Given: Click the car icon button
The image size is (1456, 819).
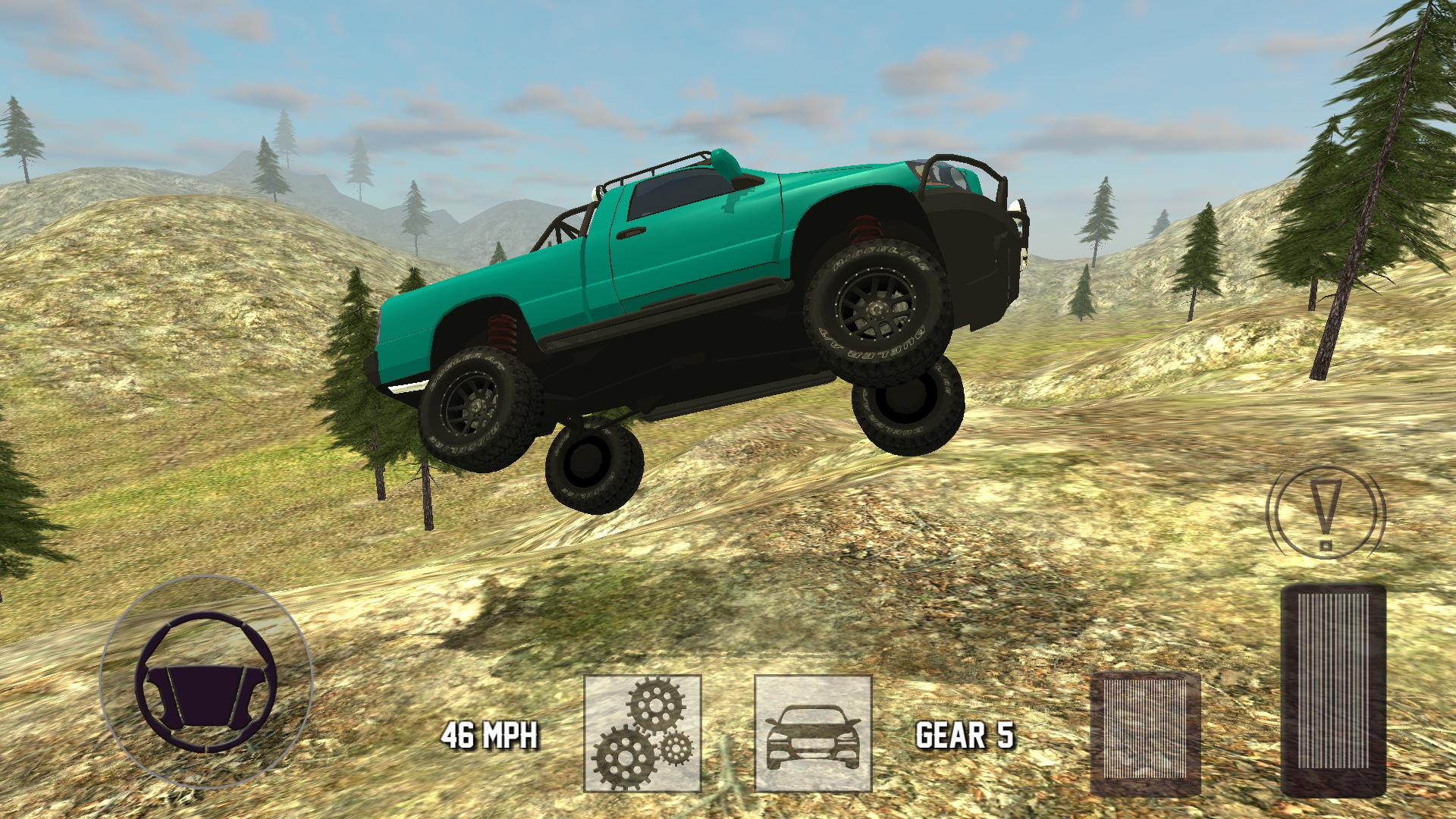Looking at the screenshot, I should [x=813, y=733].
